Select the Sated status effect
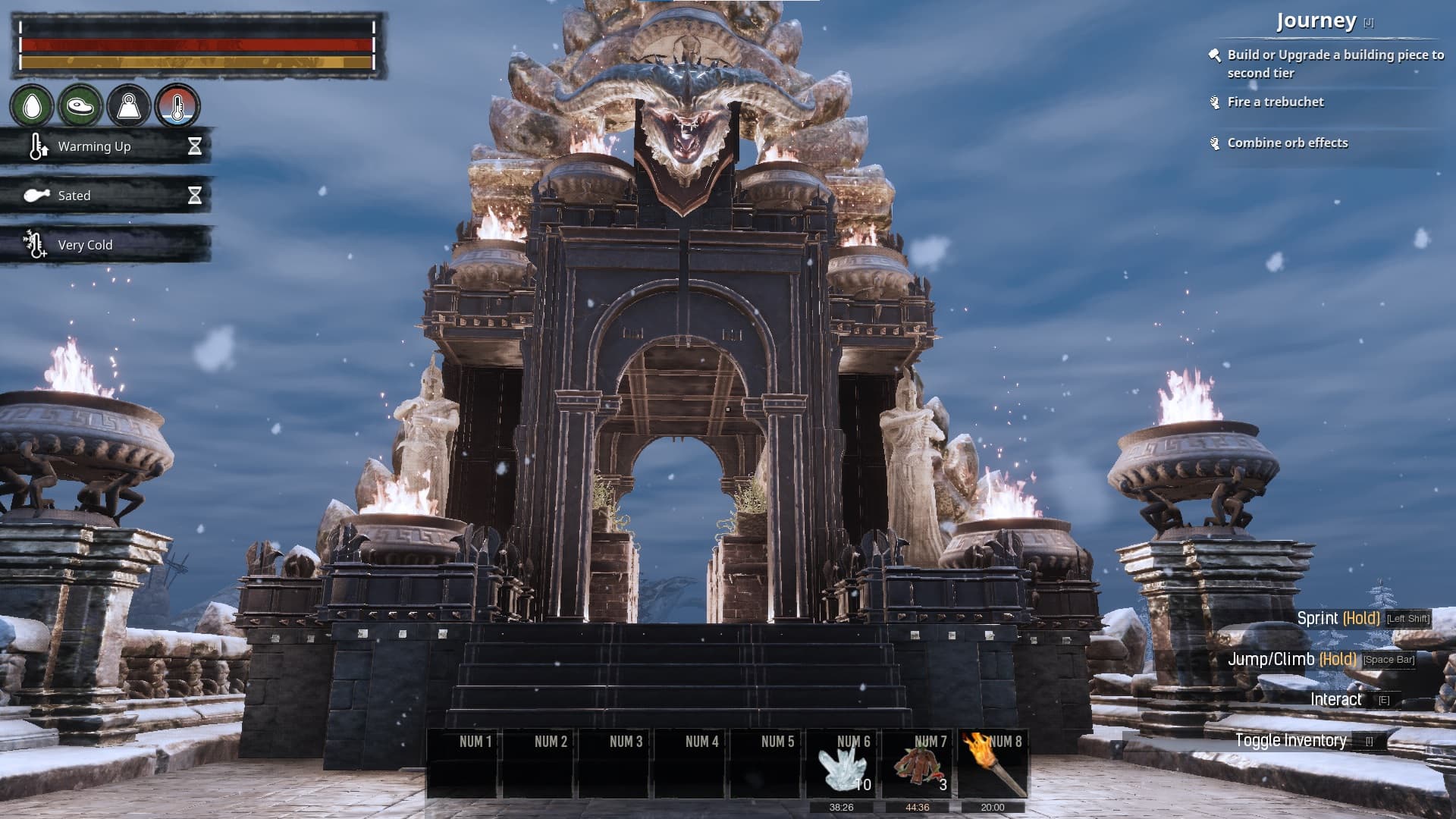The width and height of the screenshot is (1456, 819). [x=106, y=196]
